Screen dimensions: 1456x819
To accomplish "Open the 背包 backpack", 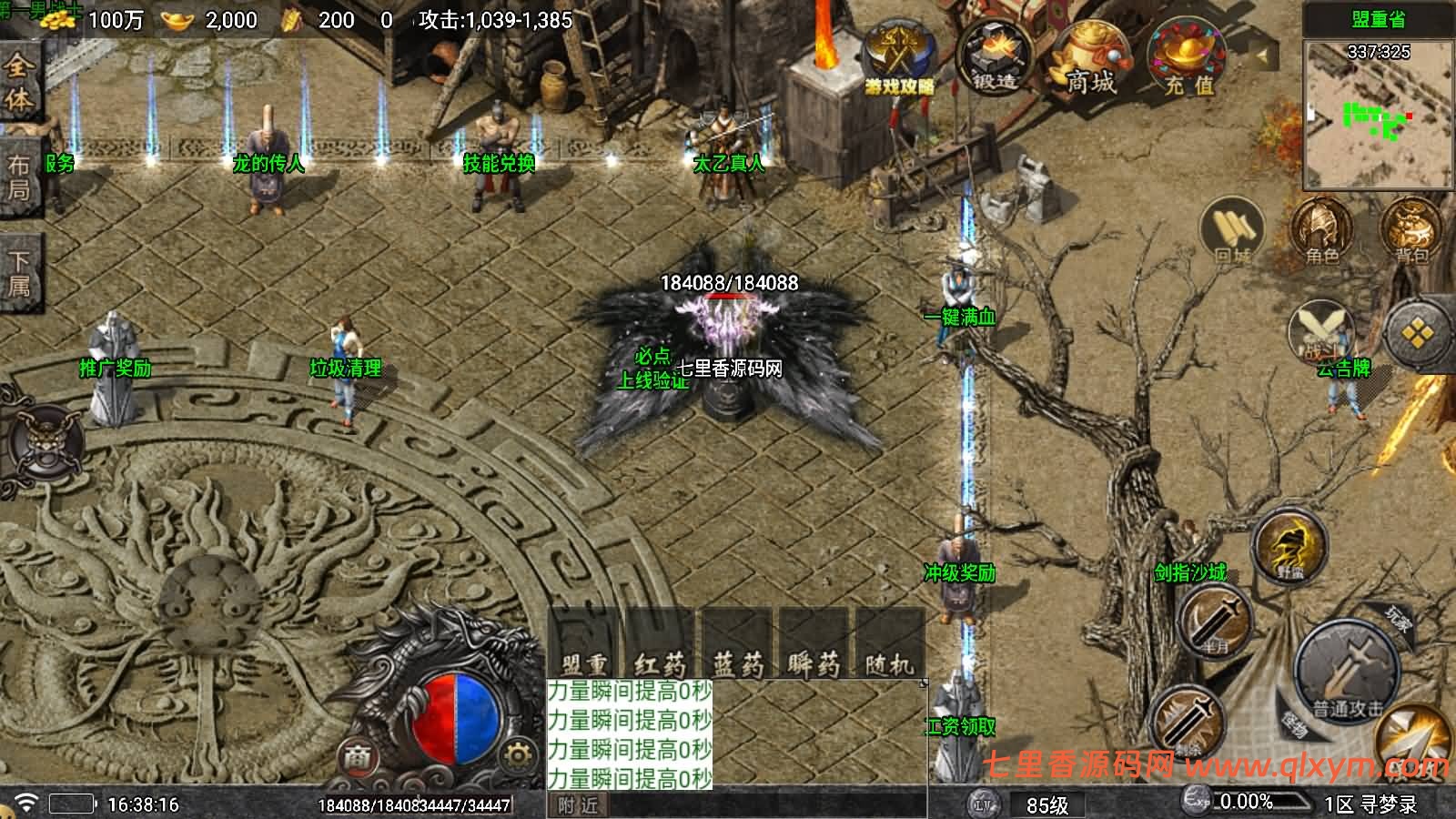I will [1410, 233].
